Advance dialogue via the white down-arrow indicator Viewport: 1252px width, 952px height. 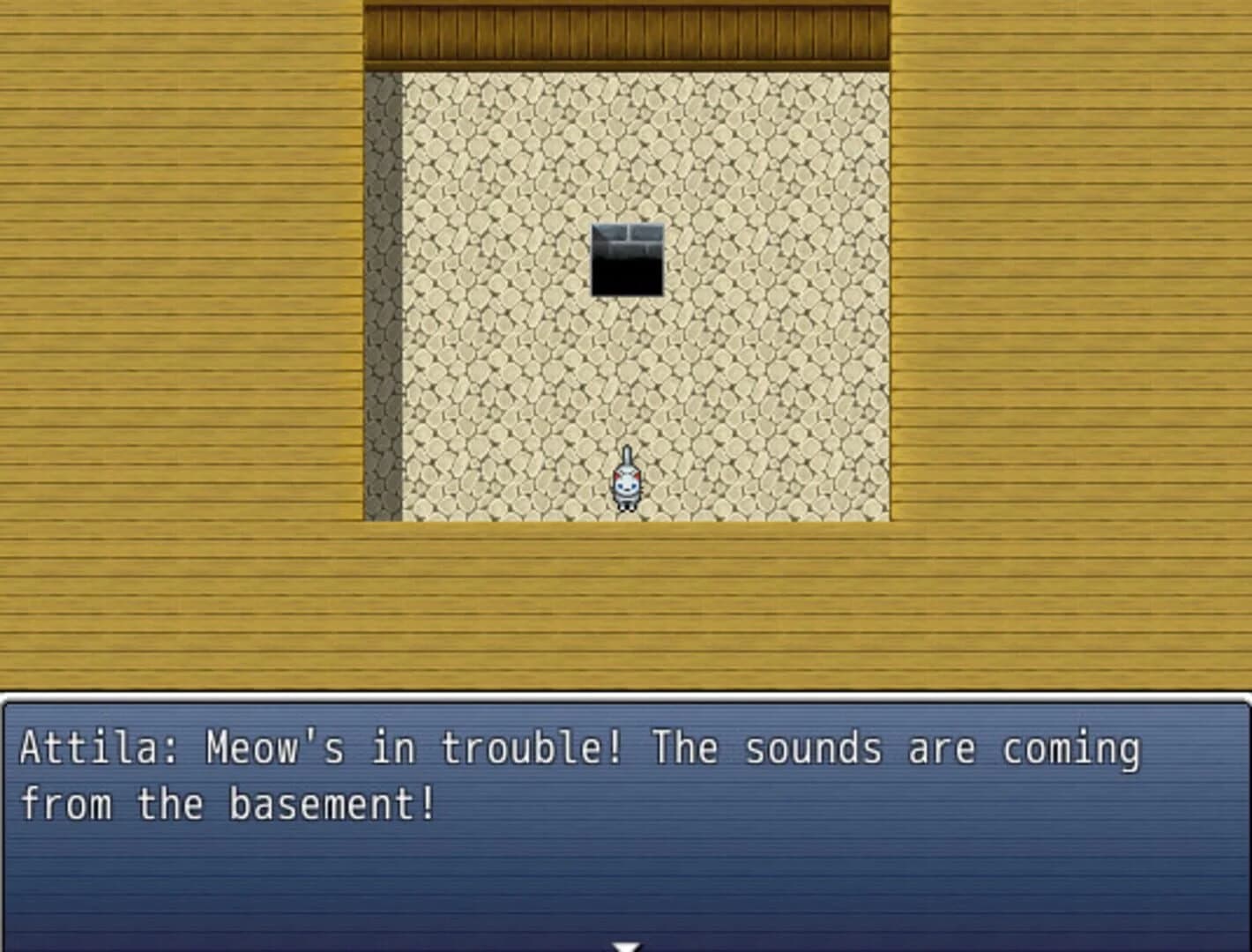pyautogui.click(x=626, y=945)
